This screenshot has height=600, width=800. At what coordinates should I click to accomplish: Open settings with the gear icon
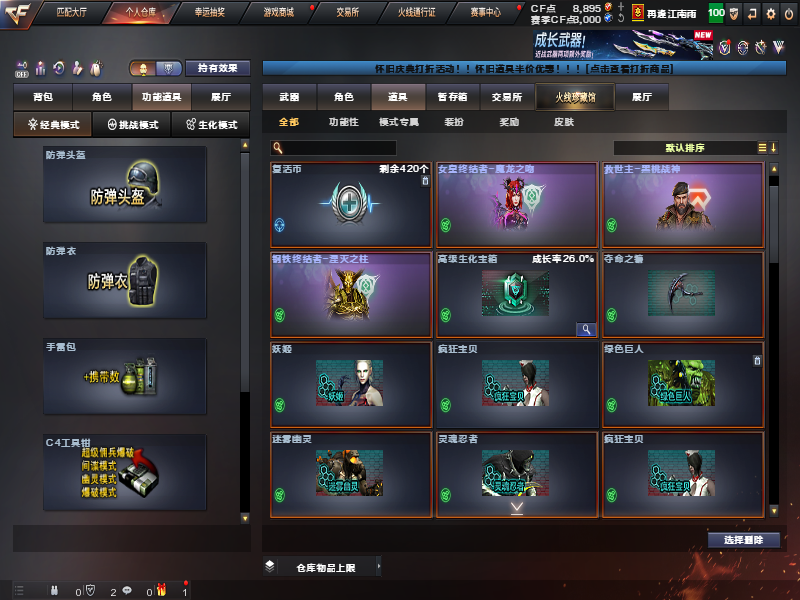click(770, 14)
